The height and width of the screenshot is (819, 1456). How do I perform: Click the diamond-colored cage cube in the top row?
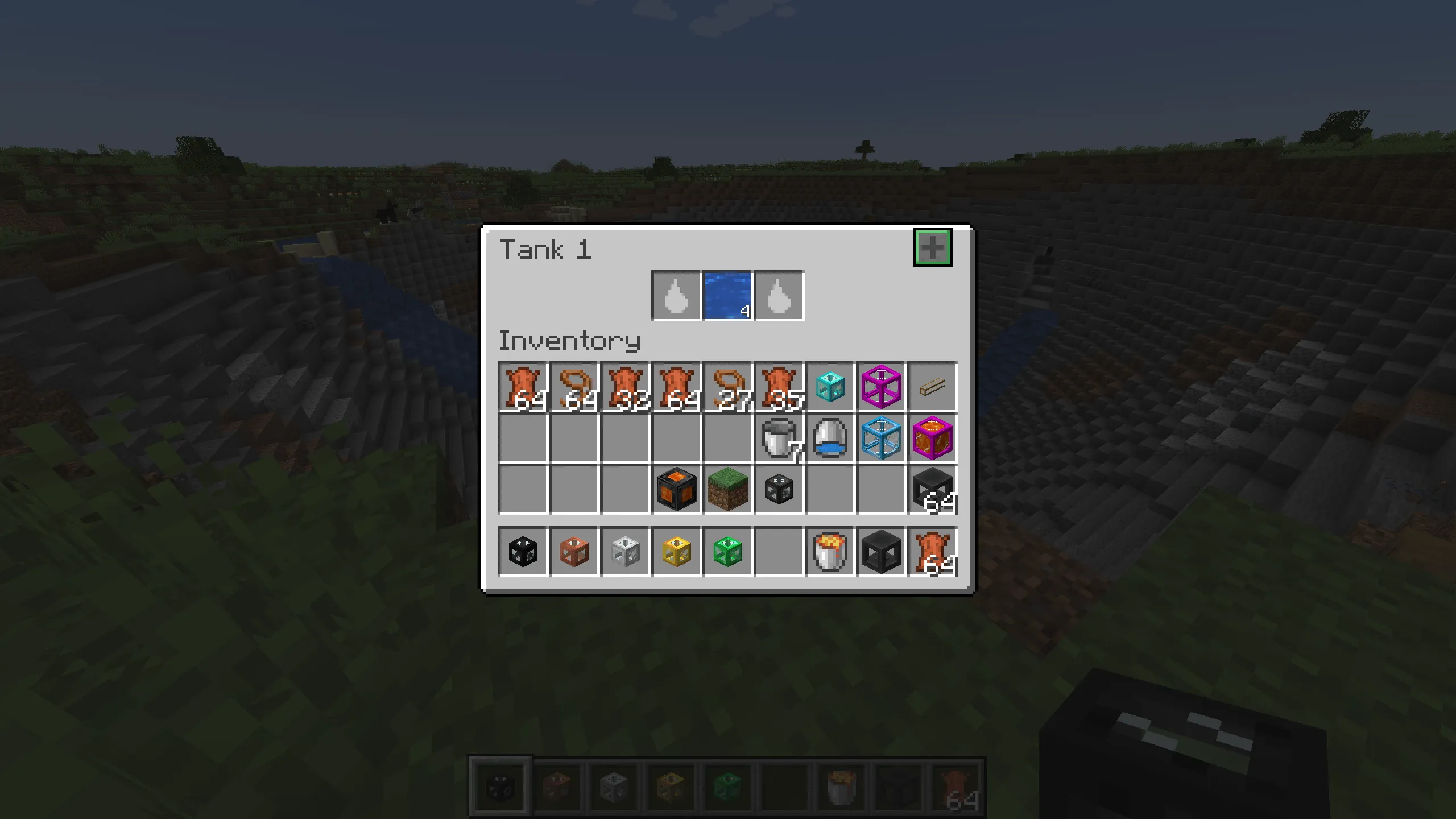[830, 387]
